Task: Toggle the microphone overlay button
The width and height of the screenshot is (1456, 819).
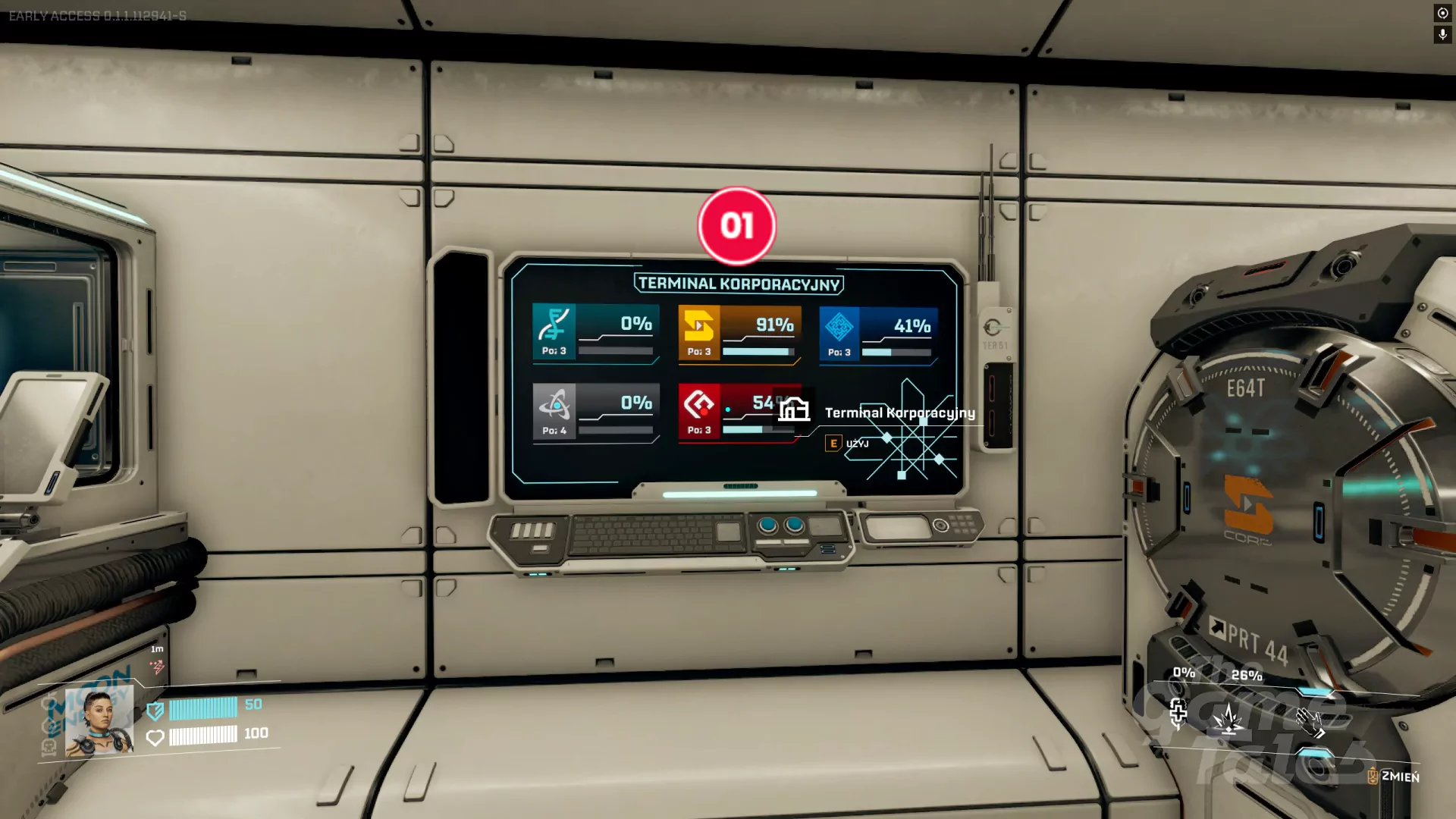Action: (1442, 35)
